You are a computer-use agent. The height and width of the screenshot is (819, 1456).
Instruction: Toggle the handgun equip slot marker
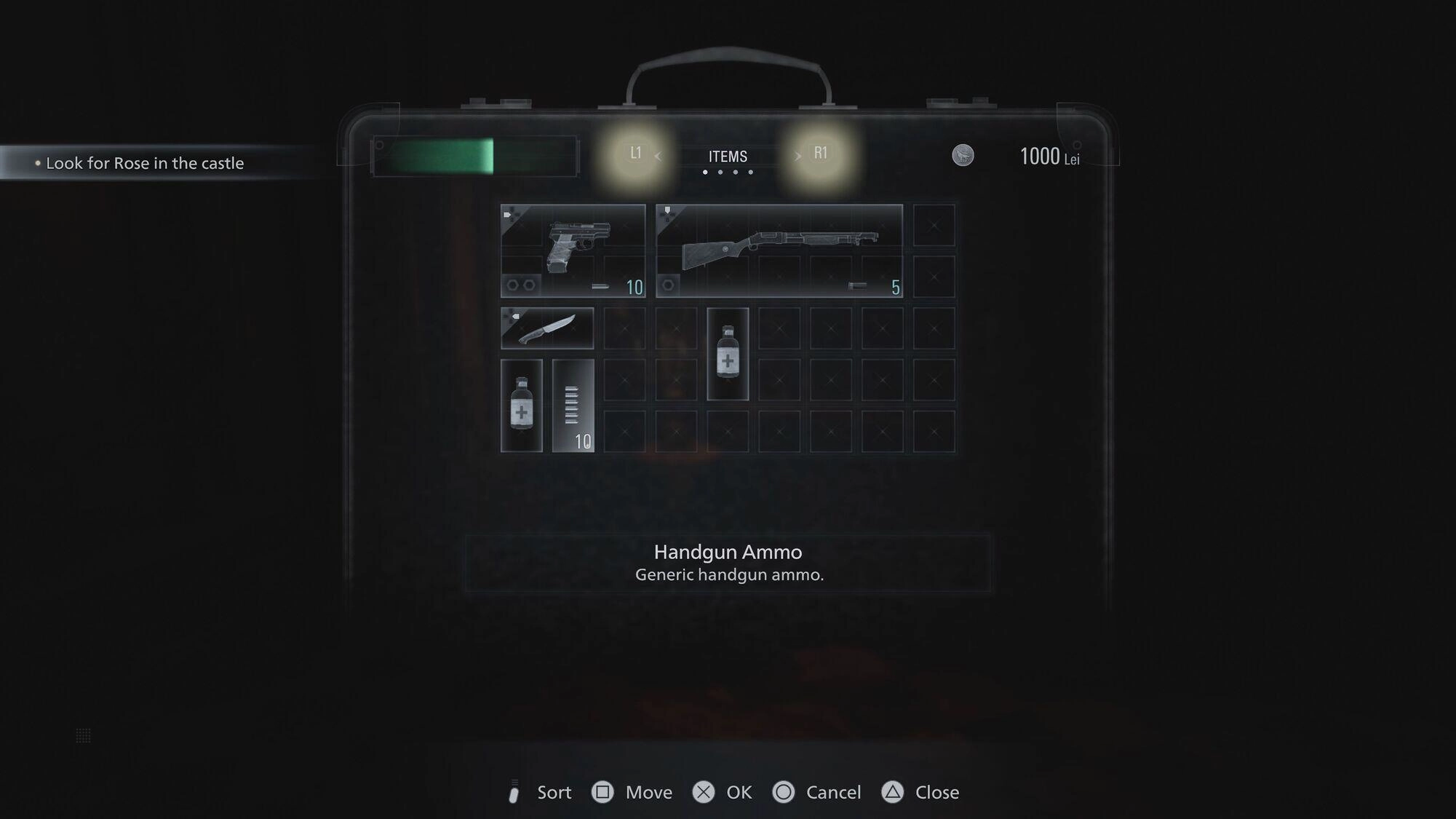tap(509, 213)
